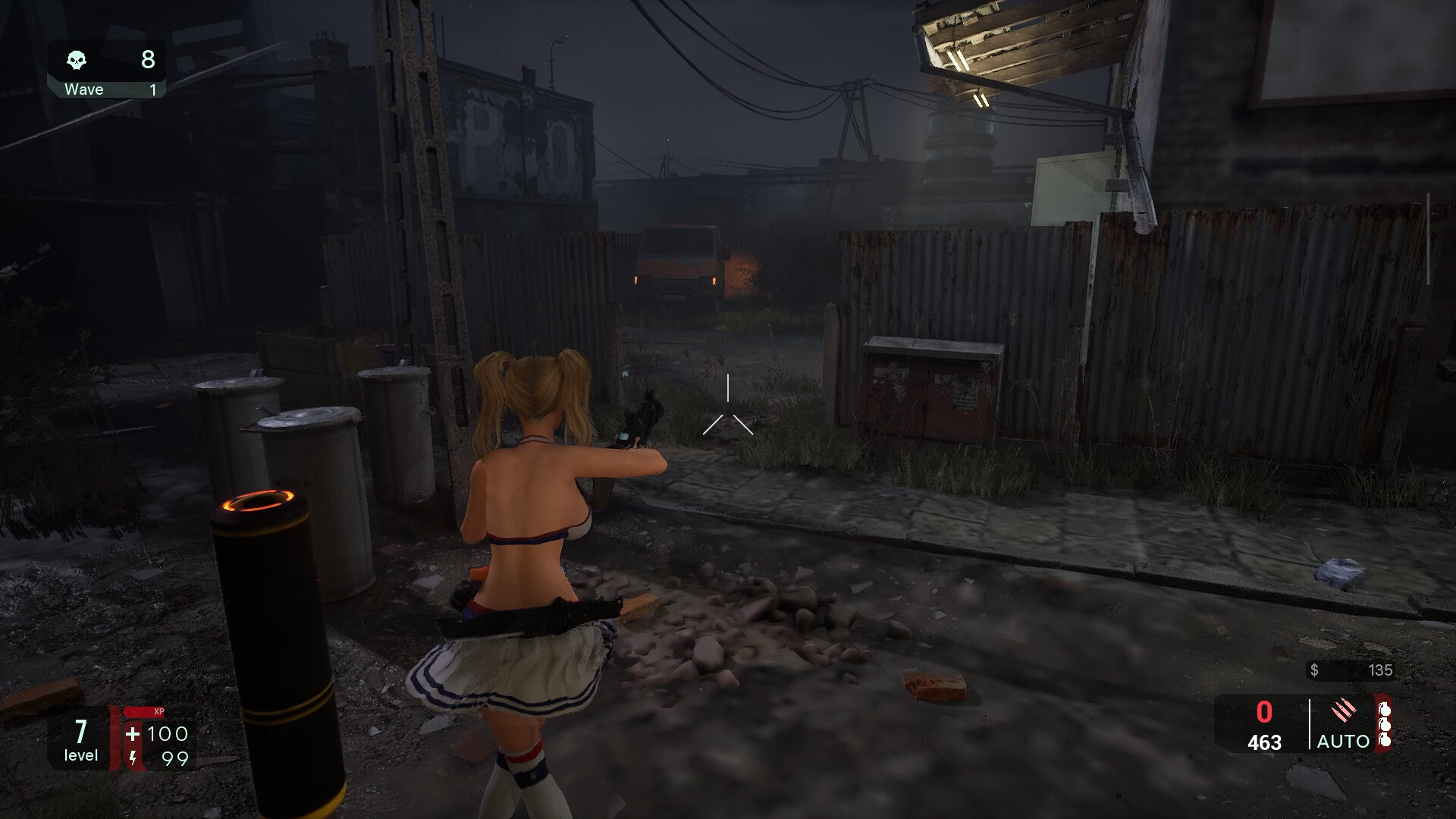Click the skull kill counter icon
The width and height of the screenshot is (1456, 819).
click(77, 60)
